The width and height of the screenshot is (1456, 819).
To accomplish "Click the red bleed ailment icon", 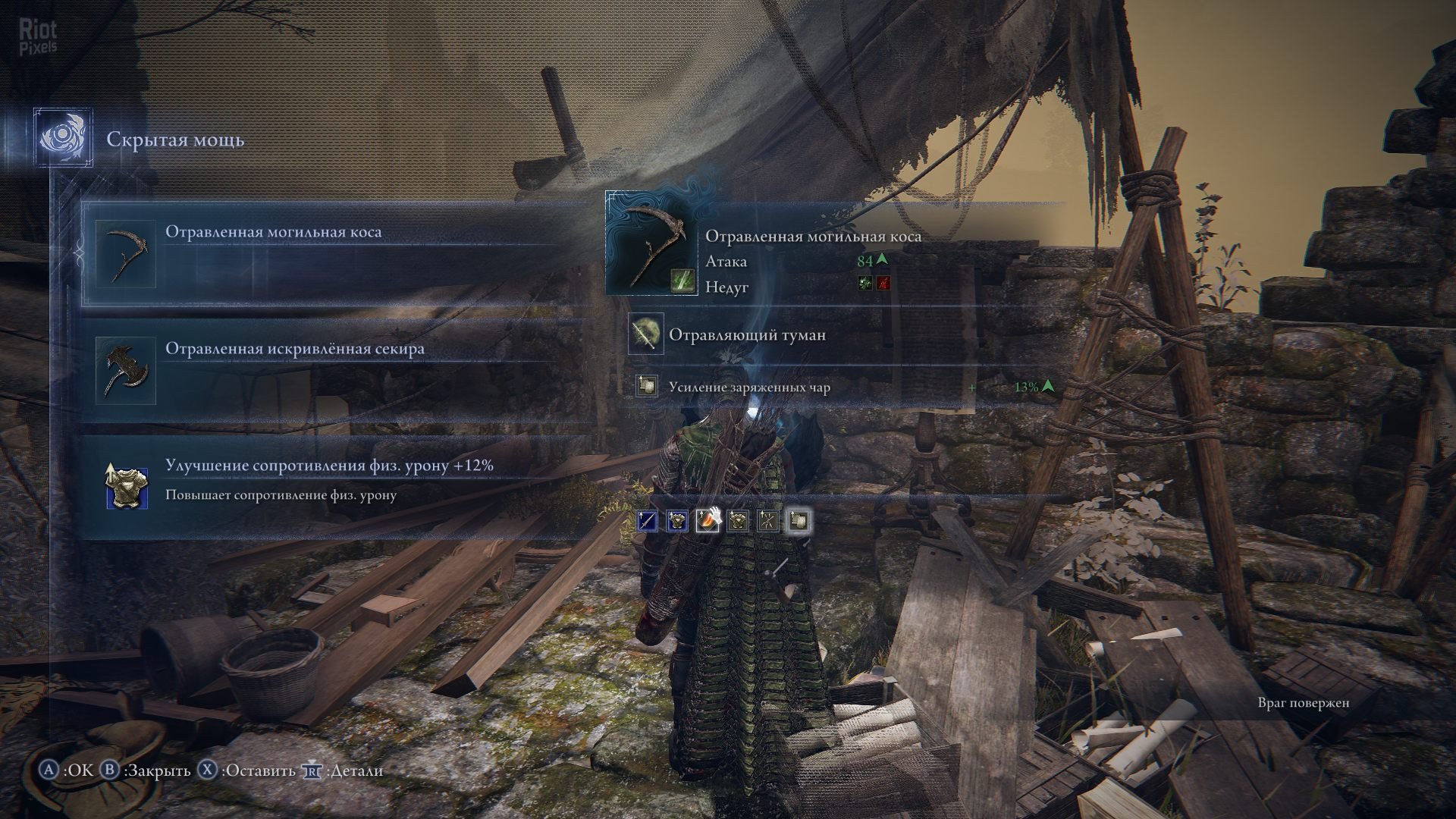I will (x=883, y=284).
